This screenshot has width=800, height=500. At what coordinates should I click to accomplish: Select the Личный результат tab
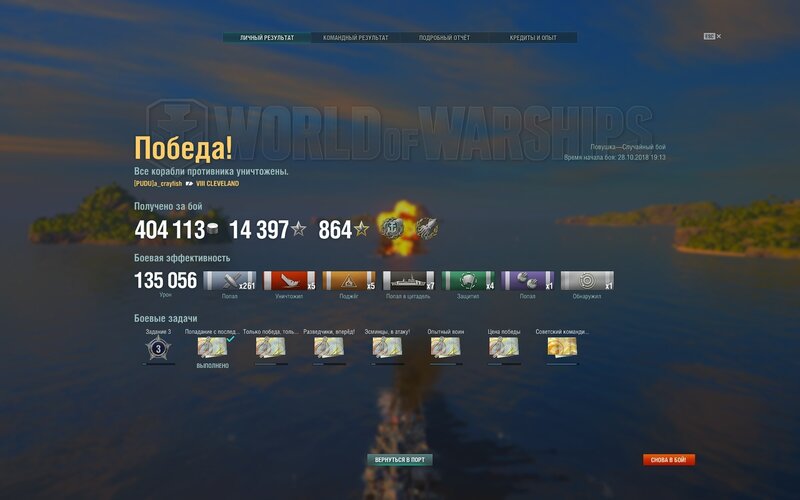tap(267, 38)
